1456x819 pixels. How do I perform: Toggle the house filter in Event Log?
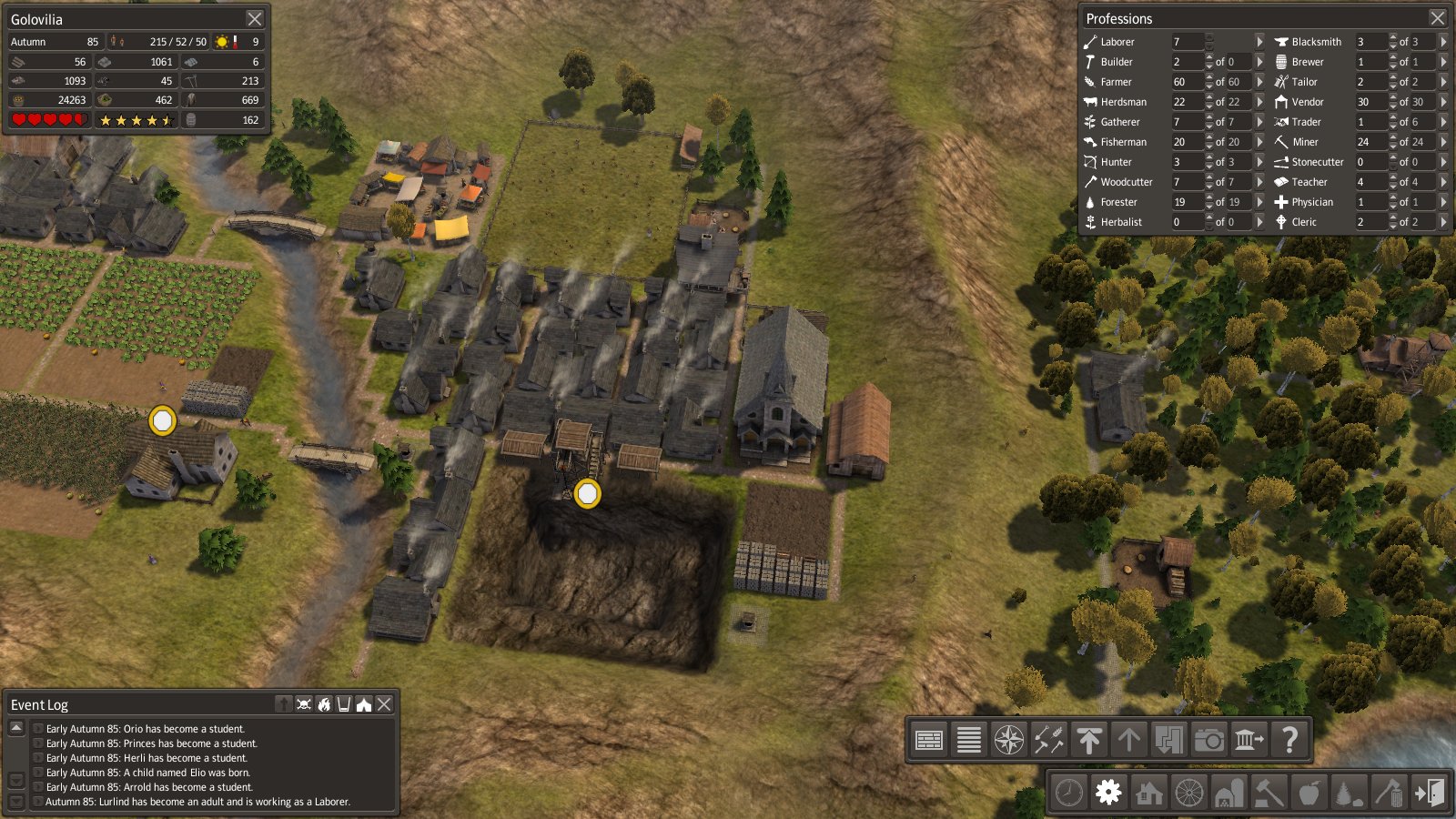[364, 704]
